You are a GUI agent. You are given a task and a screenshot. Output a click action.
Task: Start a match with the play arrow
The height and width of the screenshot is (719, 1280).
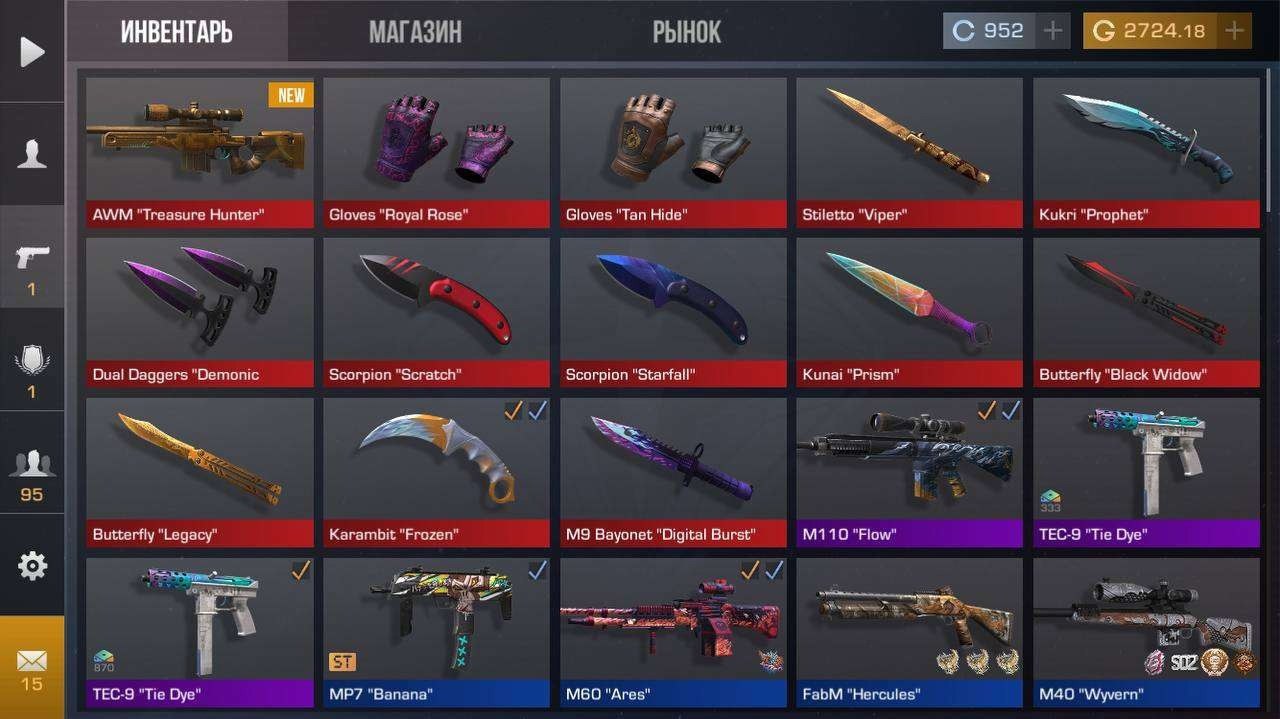click(32, 51)
